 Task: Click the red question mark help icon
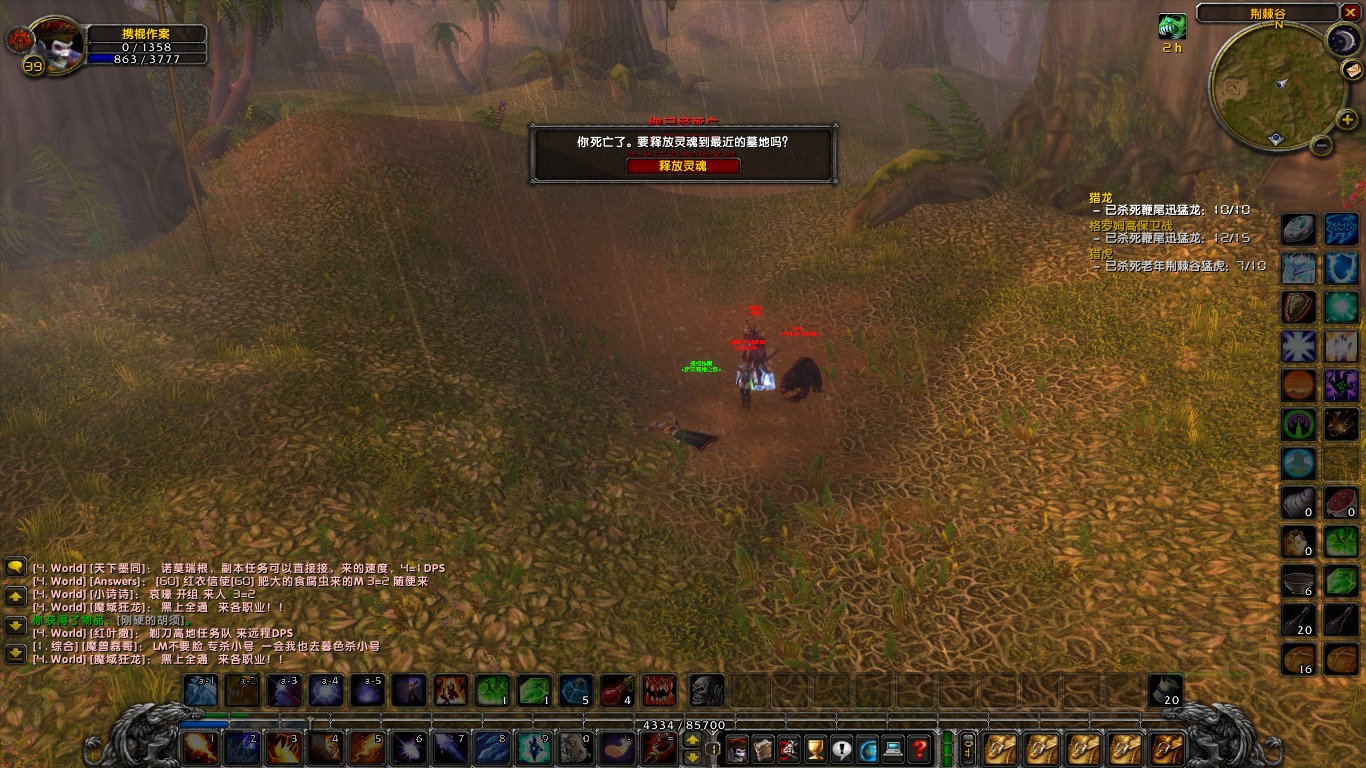(918, 749)
